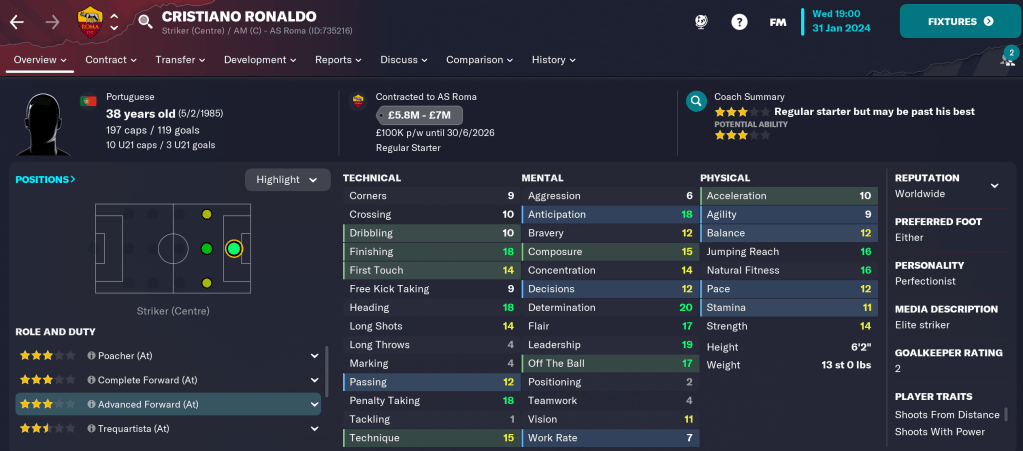Expand the Reputation dropdown arrow
The image size is (1023, 451).
pyautogui.click(x=994, y=186)
